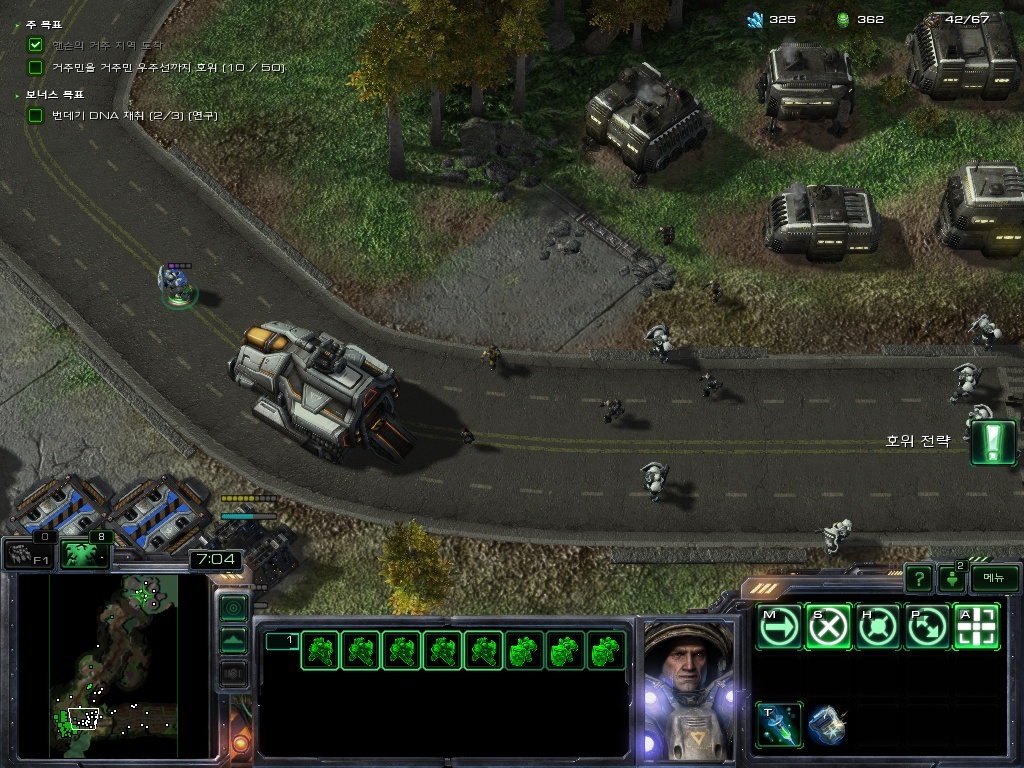
Task: Open the help question mark button
Action: tap(919, 578)
